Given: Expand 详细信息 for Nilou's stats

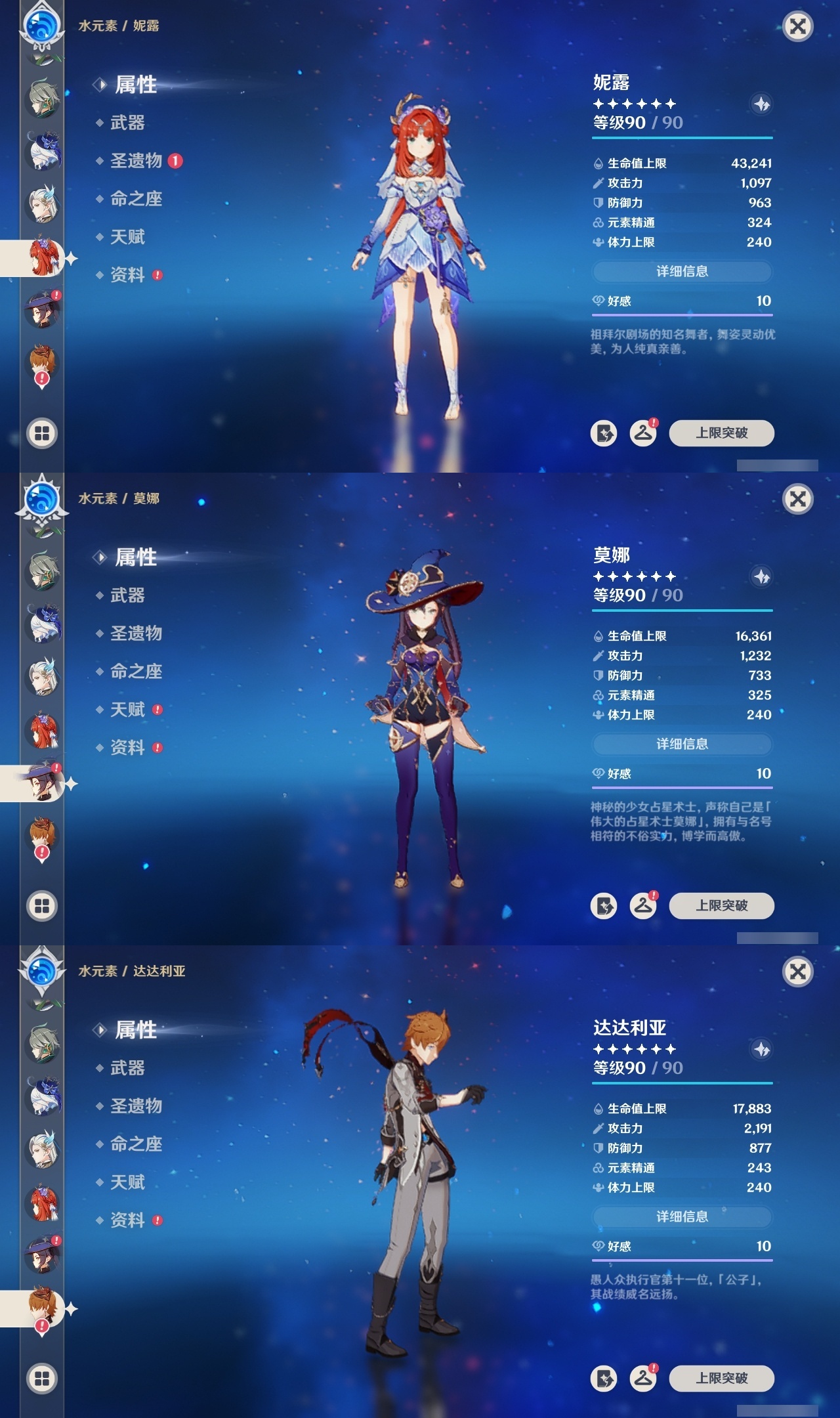Looking at the screenshot, I should (x=682, y=271).
